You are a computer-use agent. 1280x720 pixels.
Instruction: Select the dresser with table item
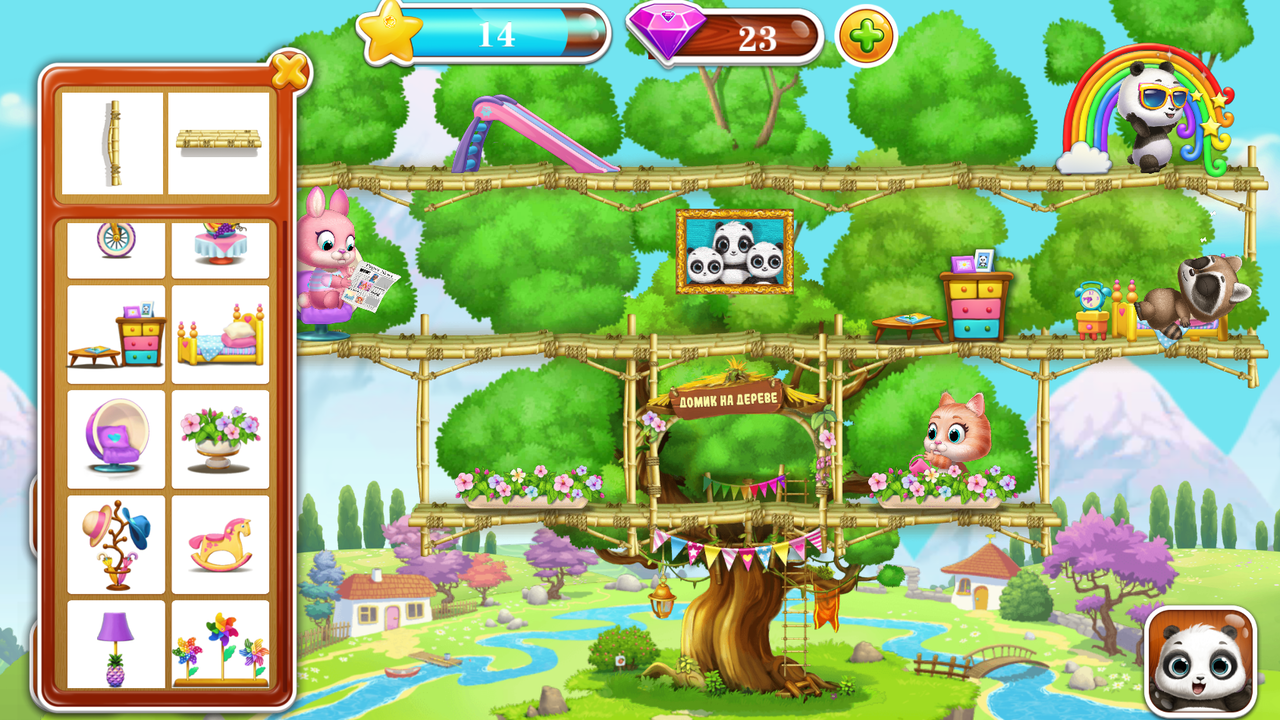click(x=116, y=330)
